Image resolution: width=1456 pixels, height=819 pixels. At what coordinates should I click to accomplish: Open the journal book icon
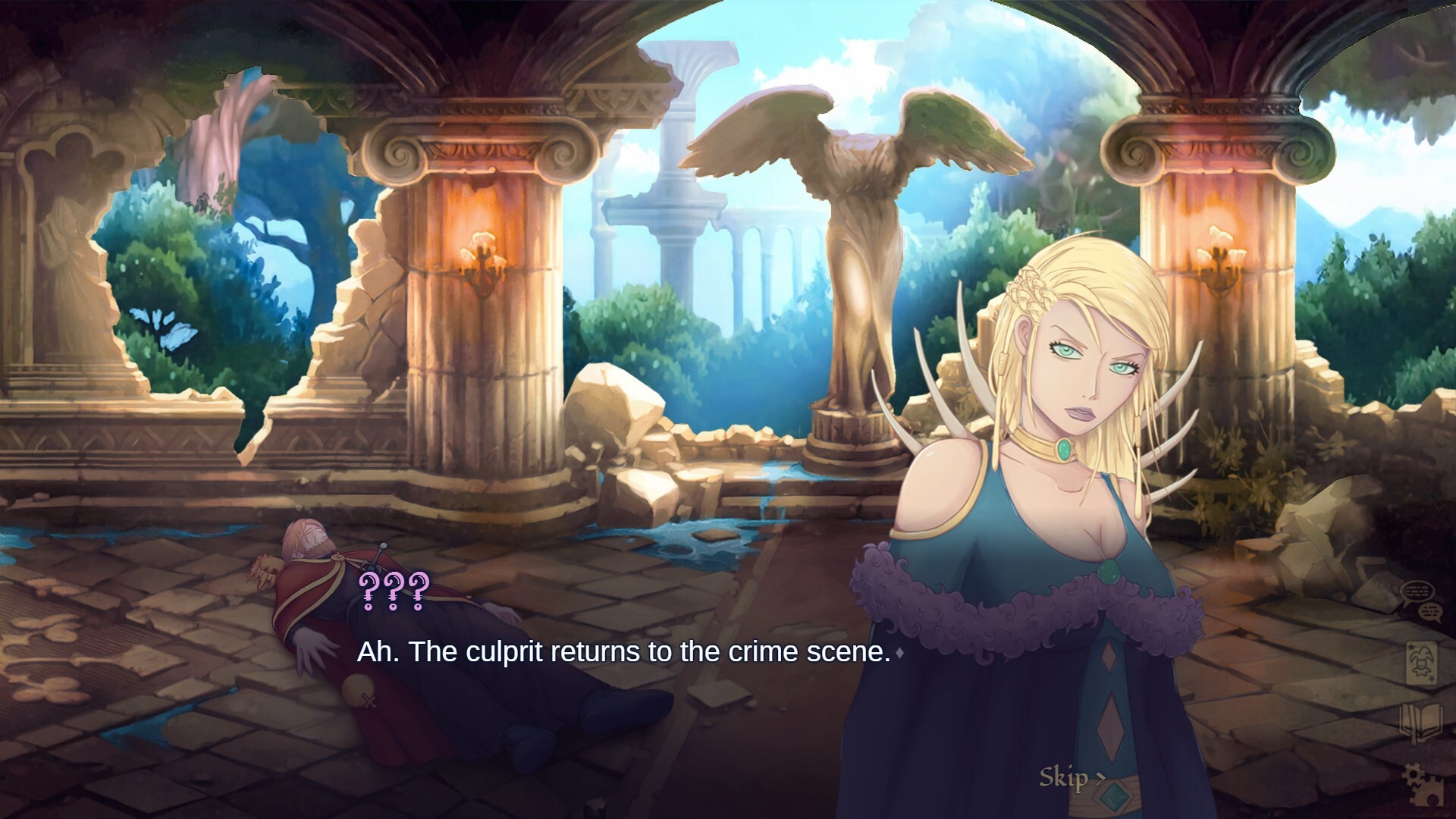[x=1420, y=723]
